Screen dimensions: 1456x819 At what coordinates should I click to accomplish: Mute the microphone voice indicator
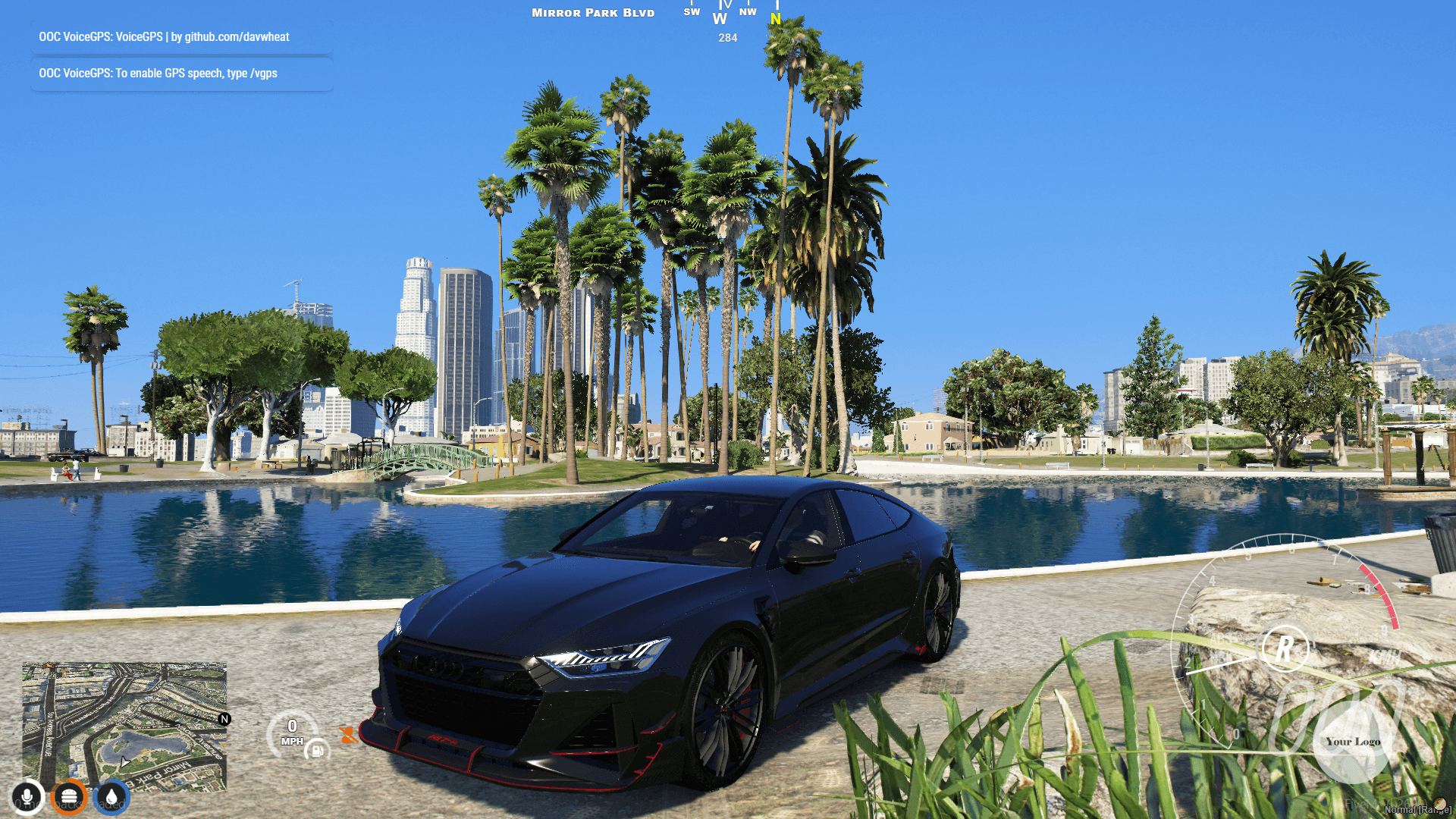[x=27, y=796]
